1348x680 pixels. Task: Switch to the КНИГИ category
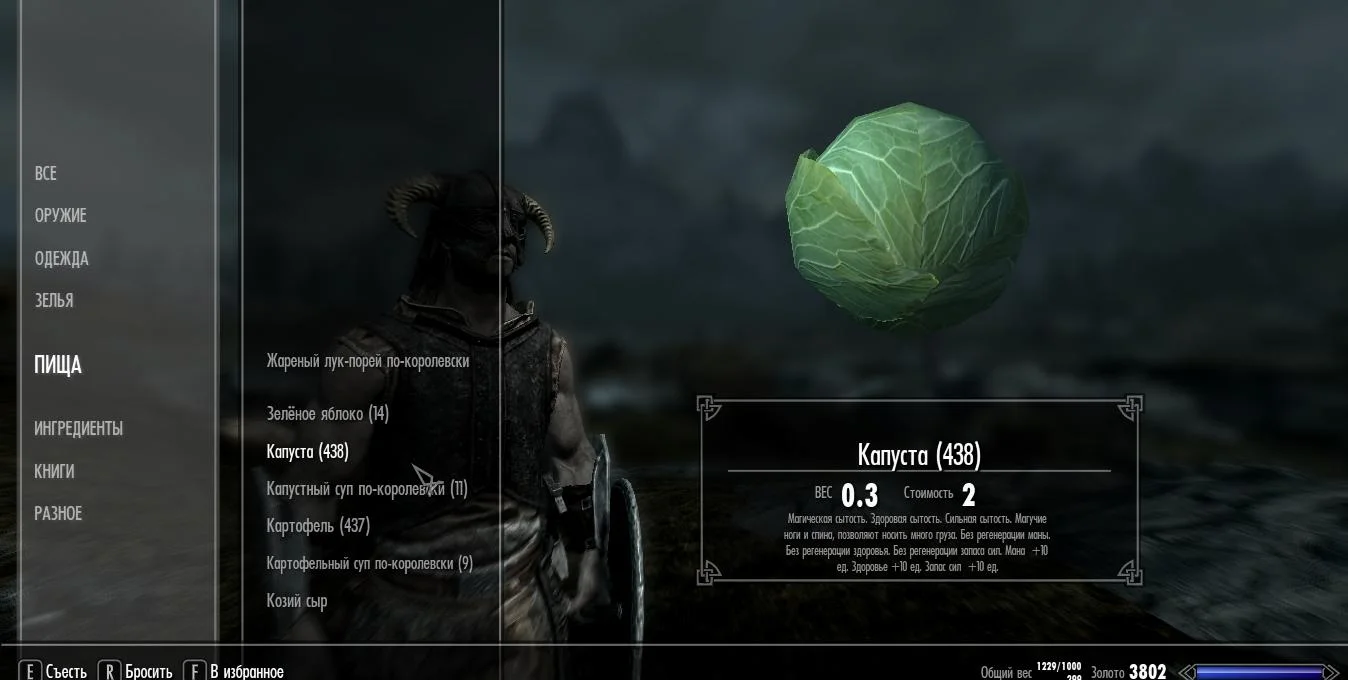[x=54, y=472]
